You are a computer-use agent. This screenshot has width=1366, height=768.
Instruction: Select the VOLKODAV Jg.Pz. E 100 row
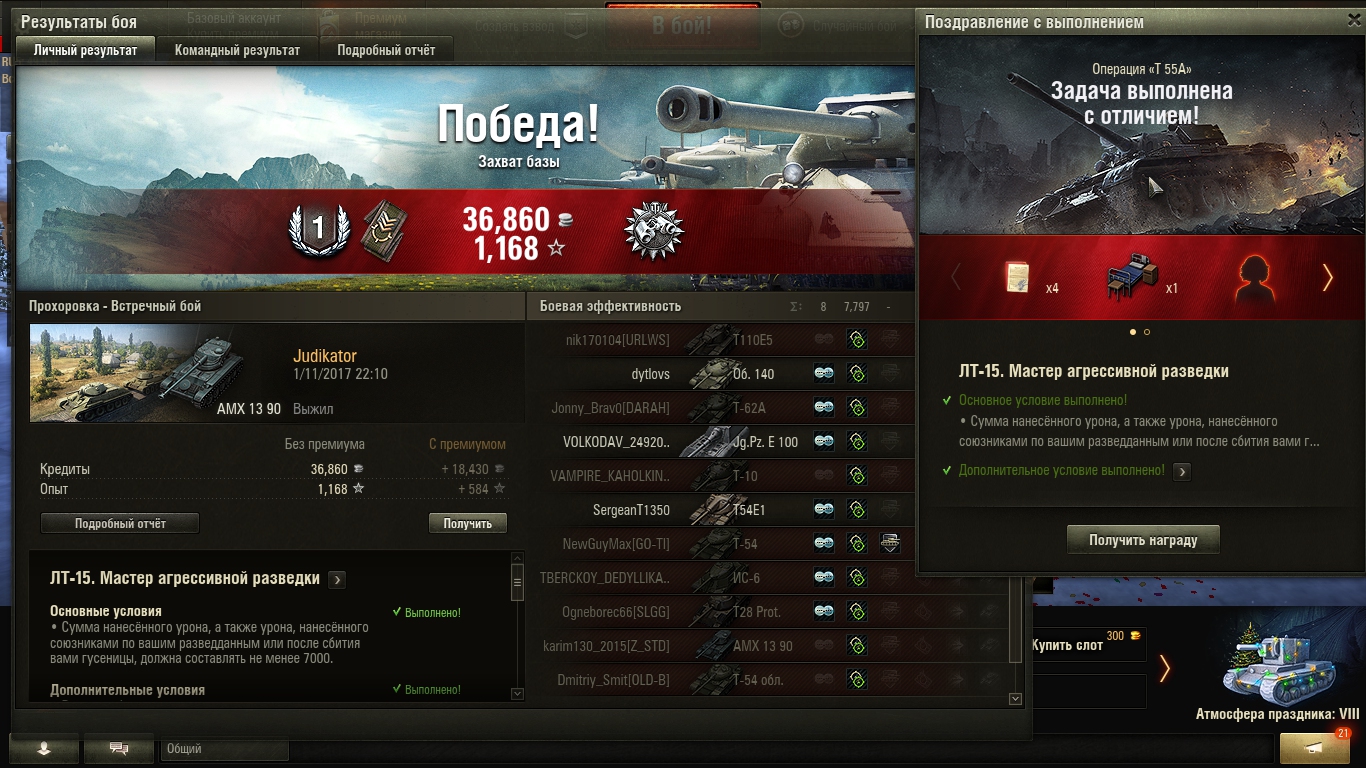(720, 441)
